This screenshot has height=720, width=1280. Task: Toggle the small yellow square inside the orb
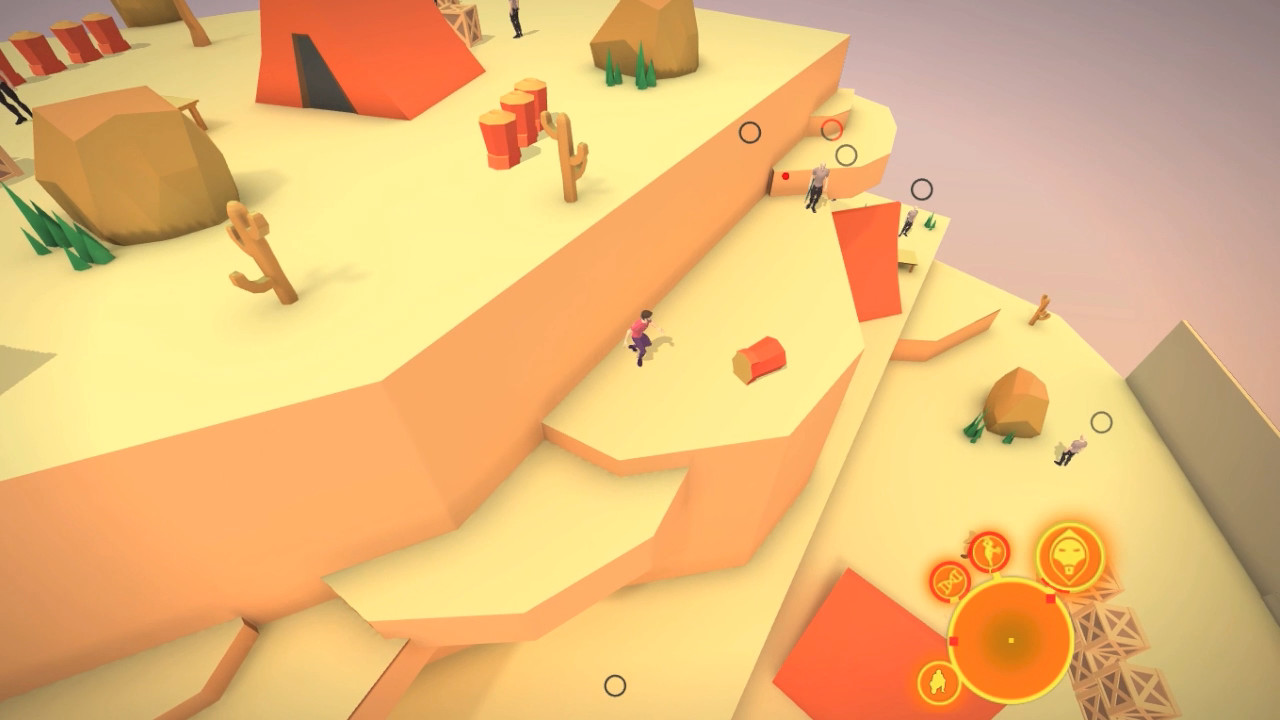(x=1011, y=641)
